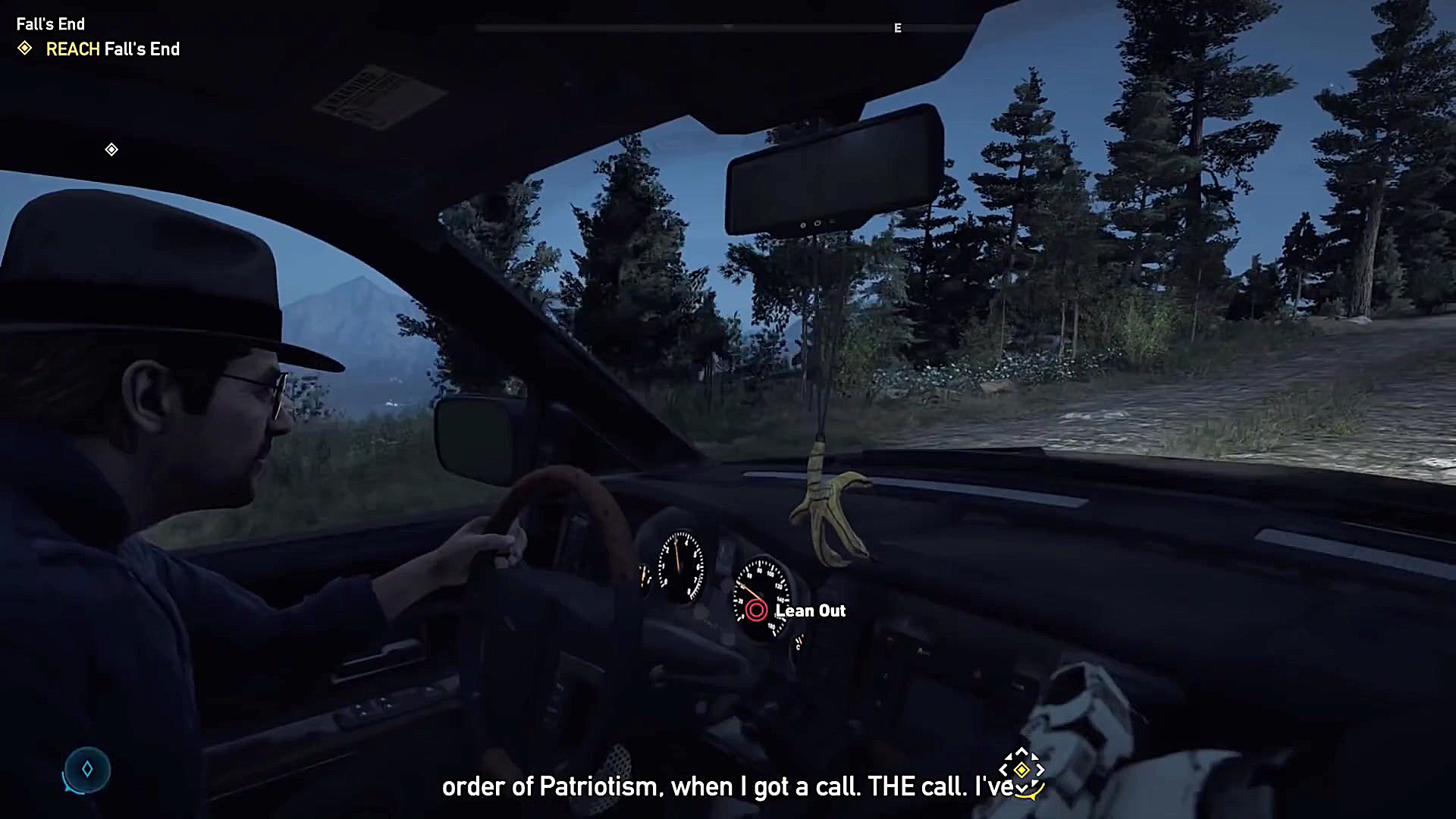Viewport: 1456px width, 819px height.
Task: Expand the left arrow of the directional prompt
Action: coord(1003,769)
